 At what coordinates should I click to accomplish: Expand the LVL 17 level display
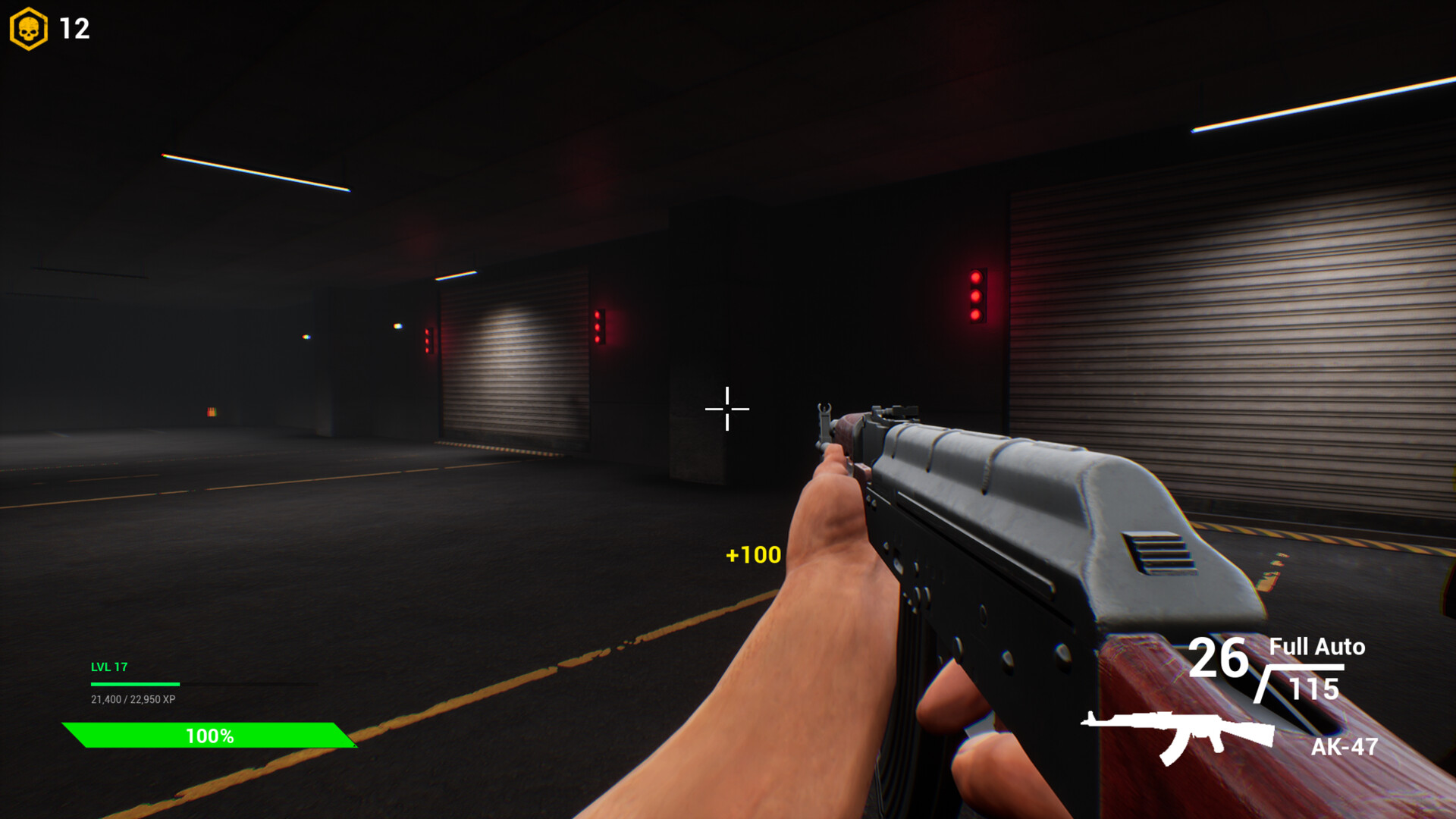click(x=108, y=667)
